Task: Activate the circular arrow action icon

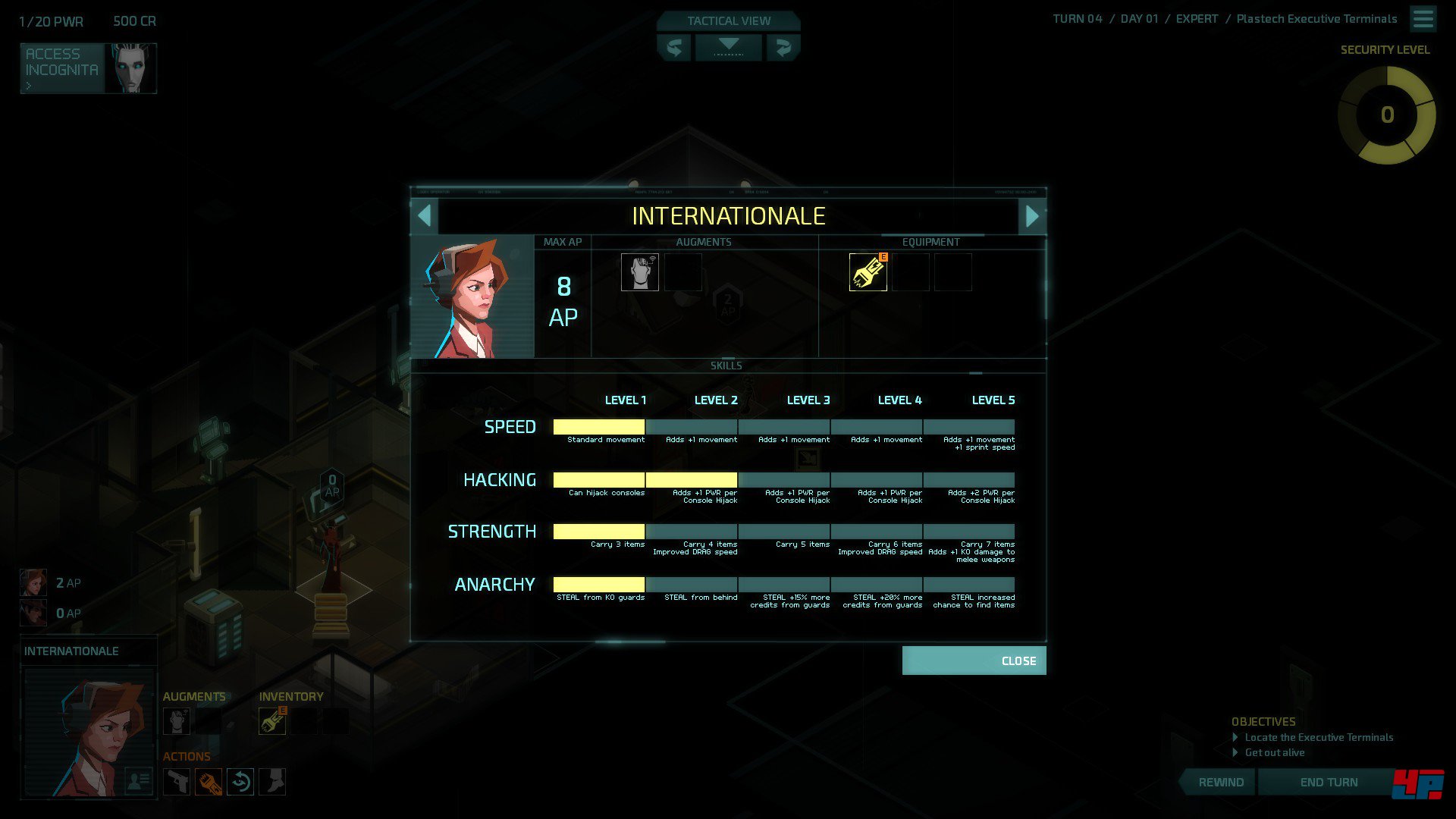Action: [x=240, y=782]
